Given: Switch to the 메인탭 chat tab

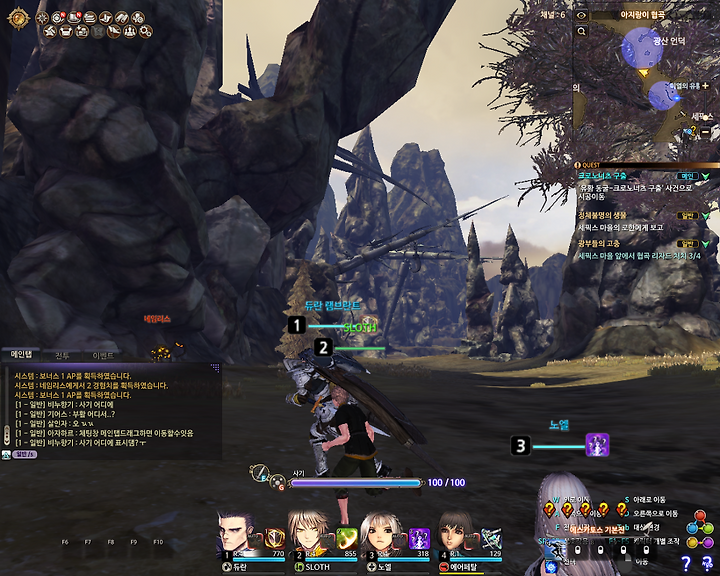Looking at the screenshot, I should (22, 354).
